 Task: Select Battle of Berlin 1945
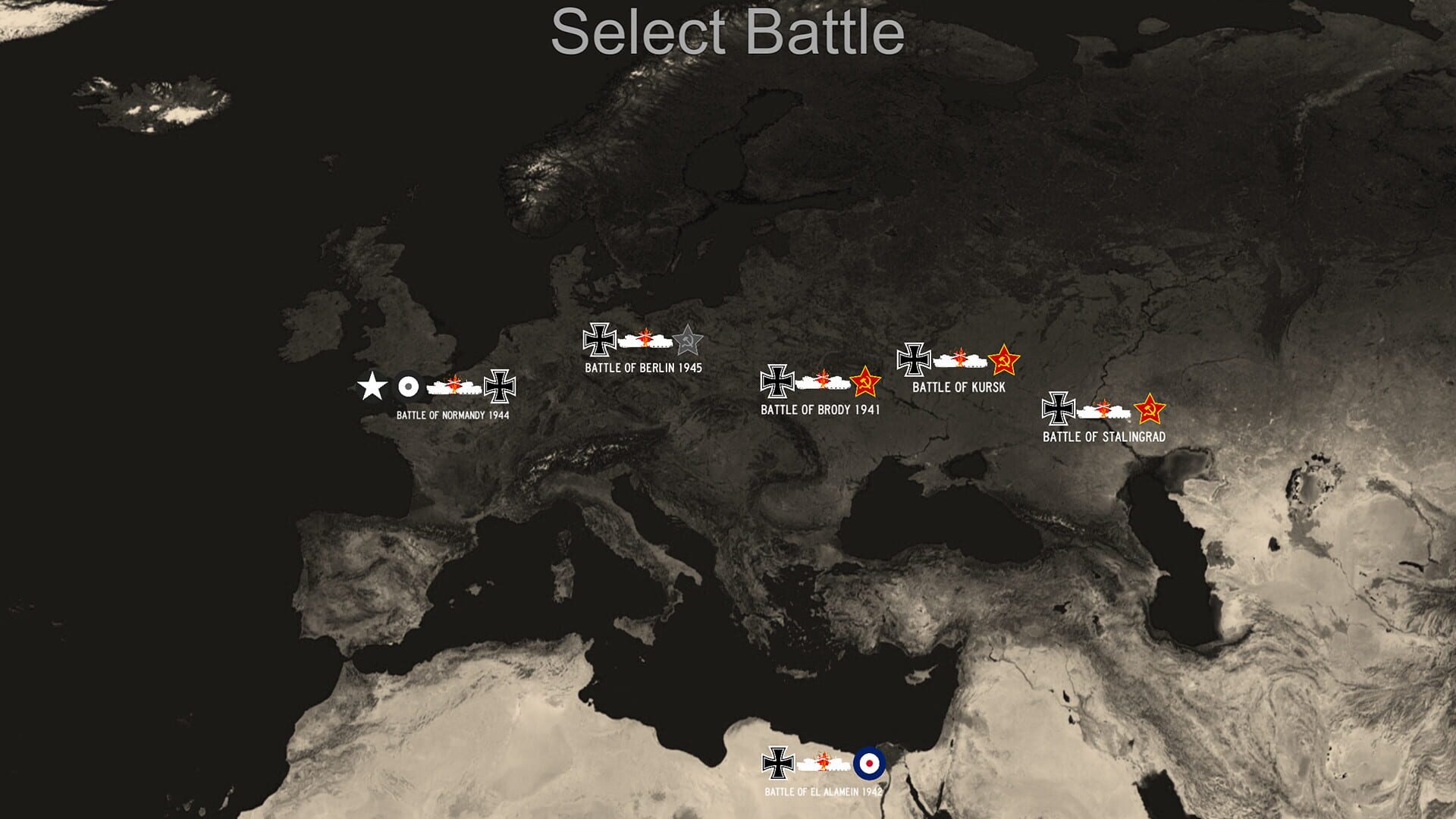point(642,369)
